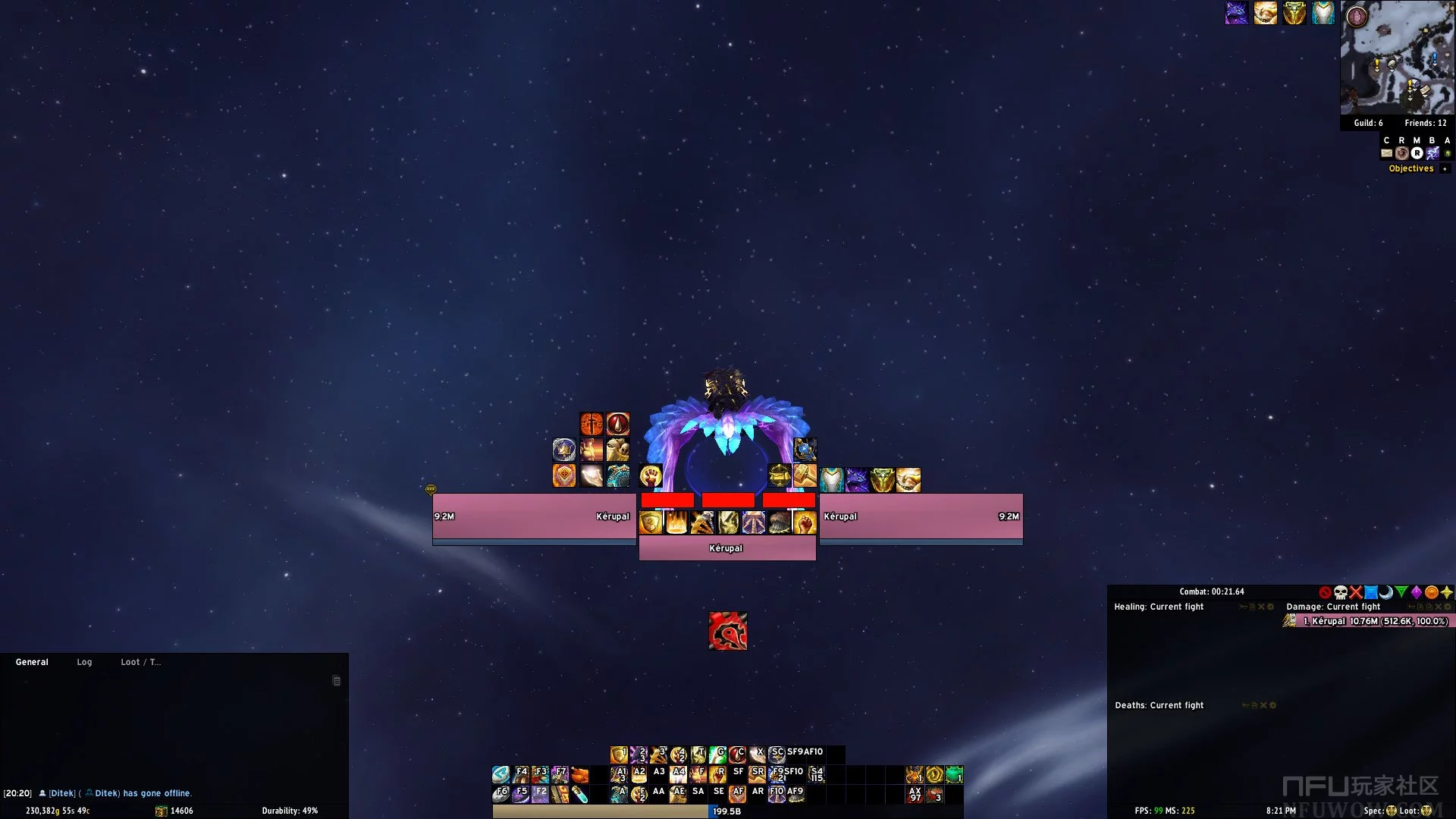1456x819 pixels.
Task: Use the action button bound to 1
Action: pos(619,755)
